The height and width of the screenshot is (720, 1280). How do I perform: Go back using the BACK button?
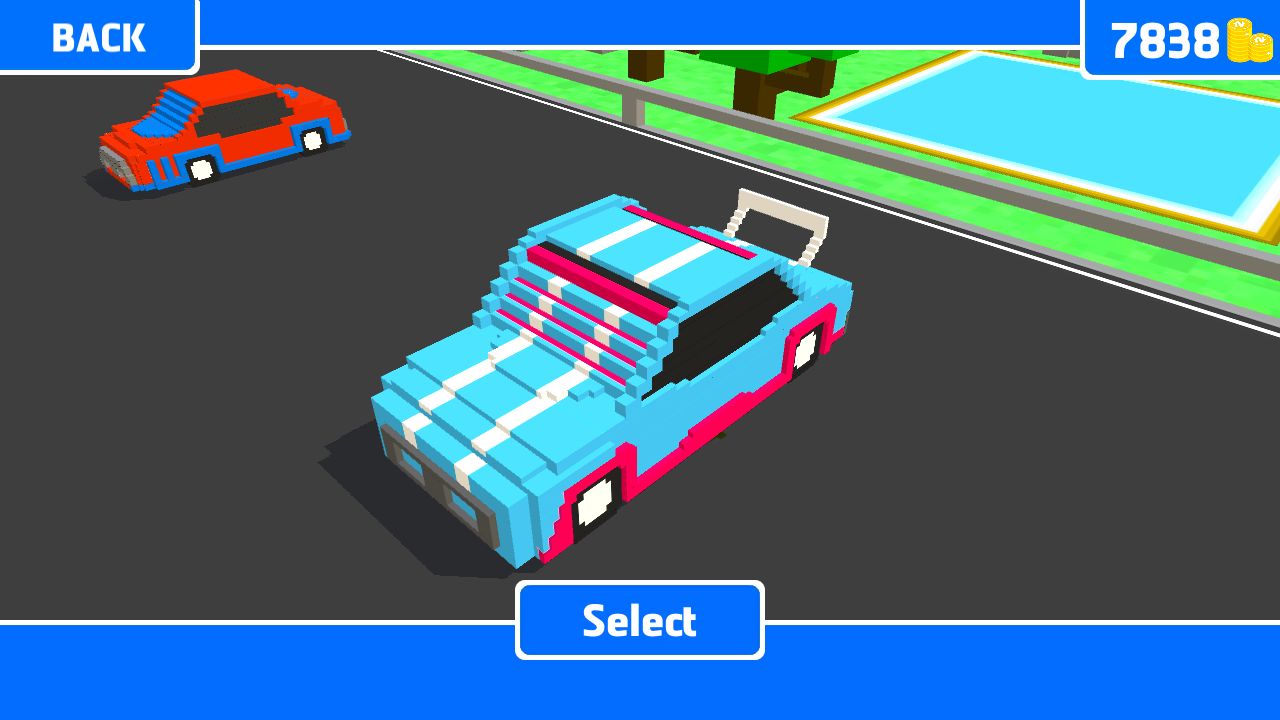coord(98,37)
